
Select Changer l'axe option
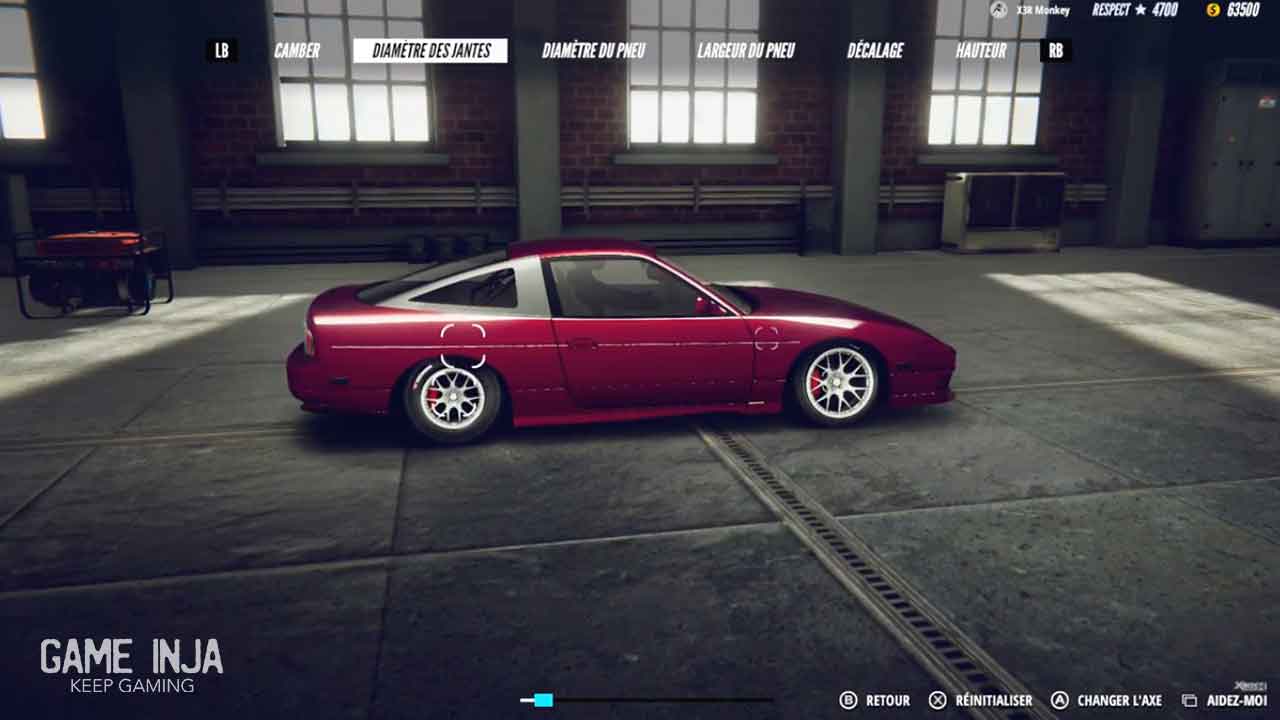click(1107, 701)
